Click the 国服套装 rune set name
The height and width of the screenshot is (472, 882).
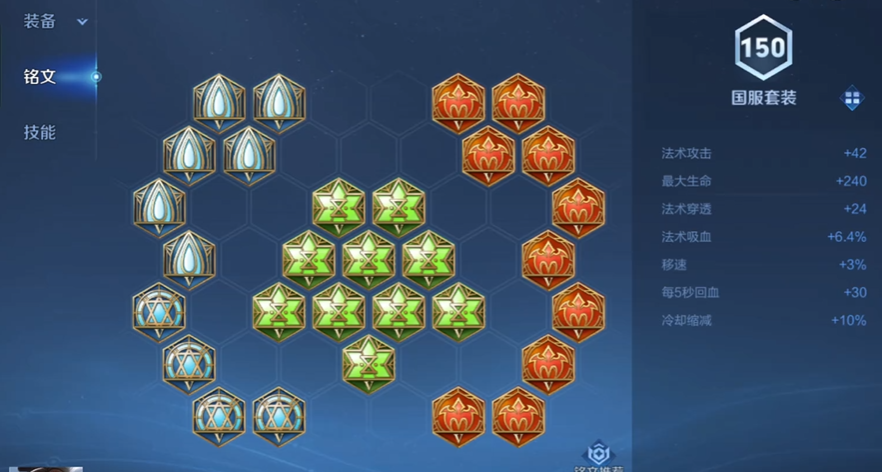click(763, 98)
